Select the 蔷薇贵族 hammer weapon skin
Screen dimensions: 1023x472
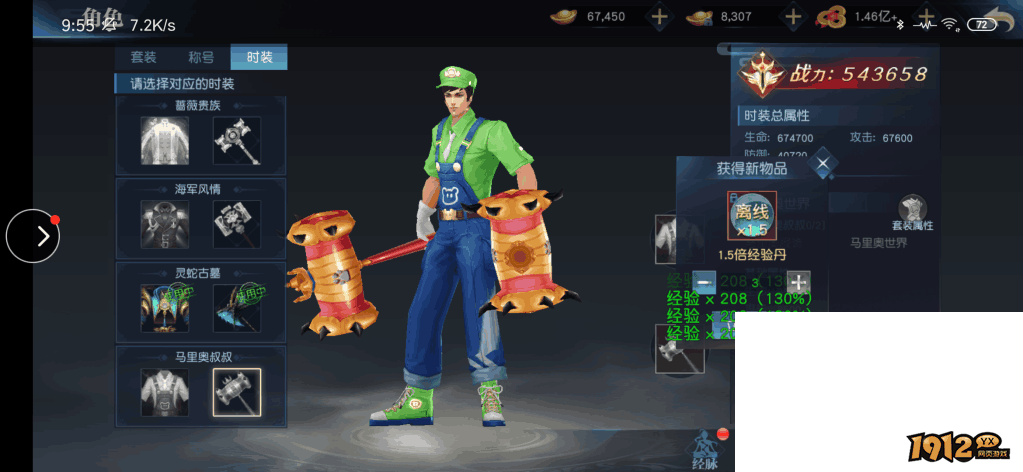pos(237,140)
